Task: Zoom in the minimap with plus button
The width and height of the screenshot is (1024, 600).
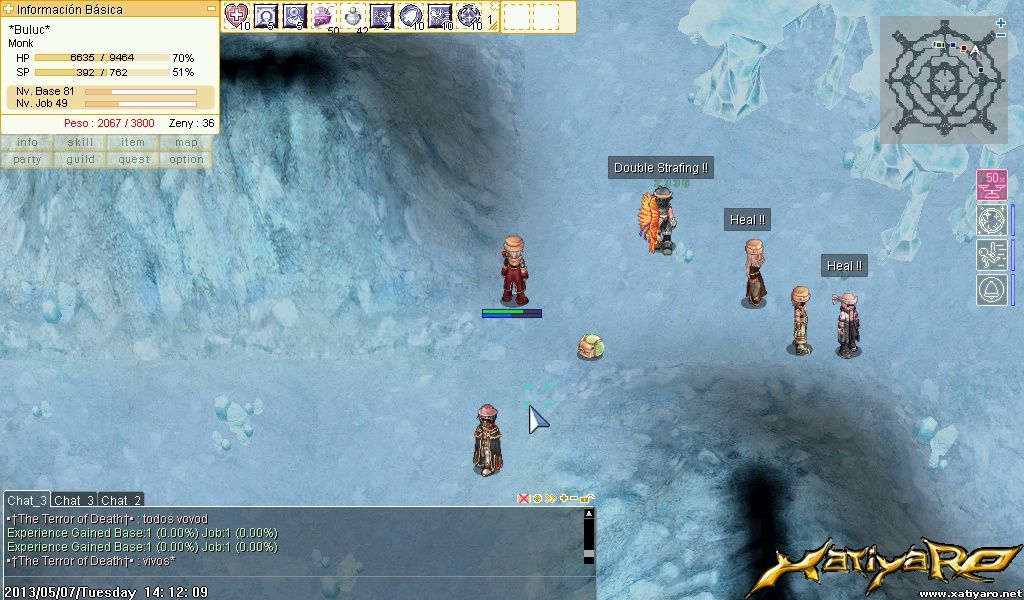Action: pos(1001,22)
